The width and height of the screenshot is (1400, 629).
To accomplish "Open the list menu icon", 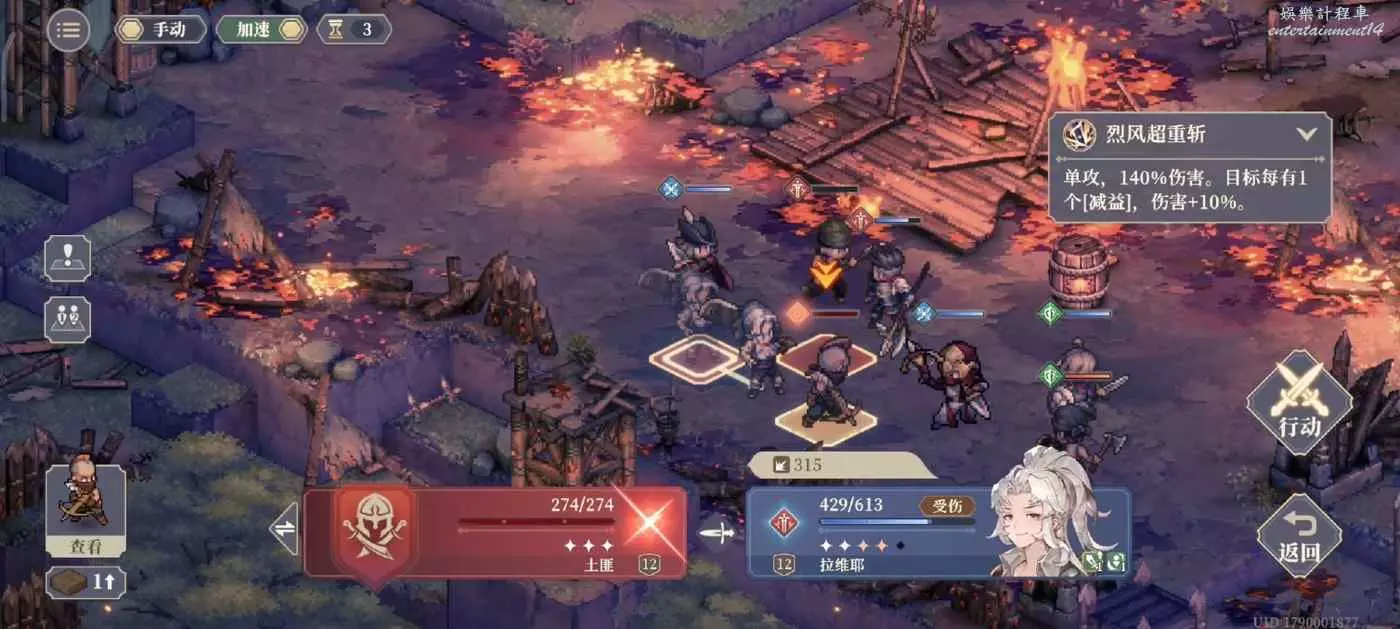I will 68,29.
